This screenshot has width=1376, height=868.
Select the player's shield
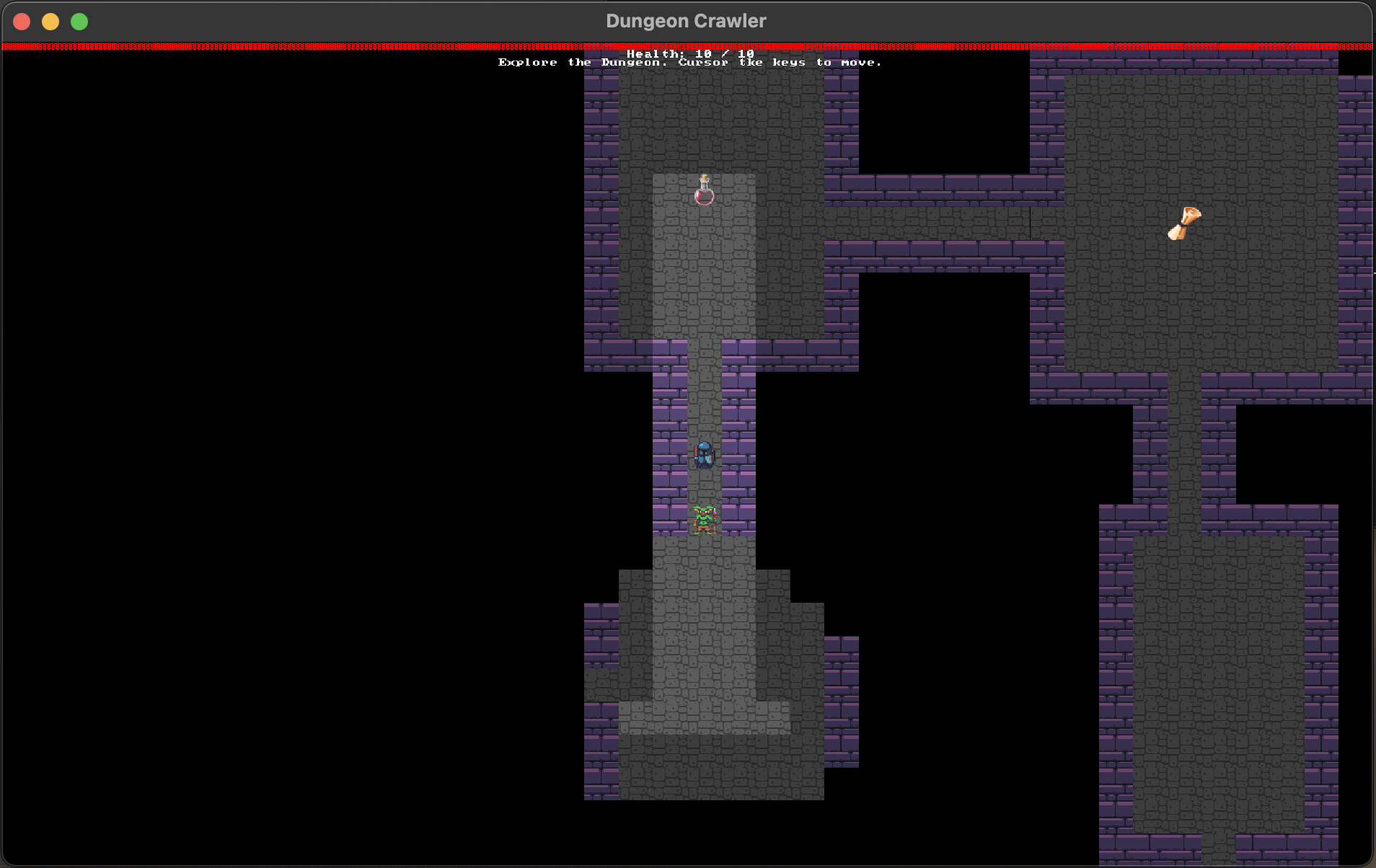click(713, 456)
